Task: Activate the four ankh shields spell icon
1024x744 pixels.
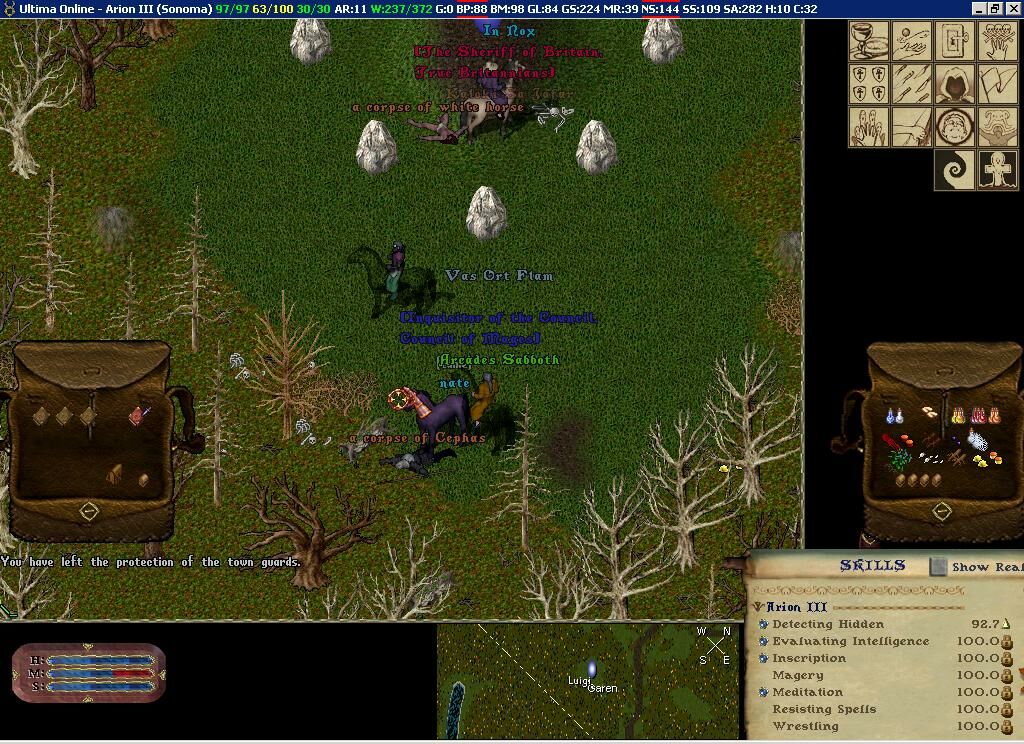Action: click(x=868, y=84)
